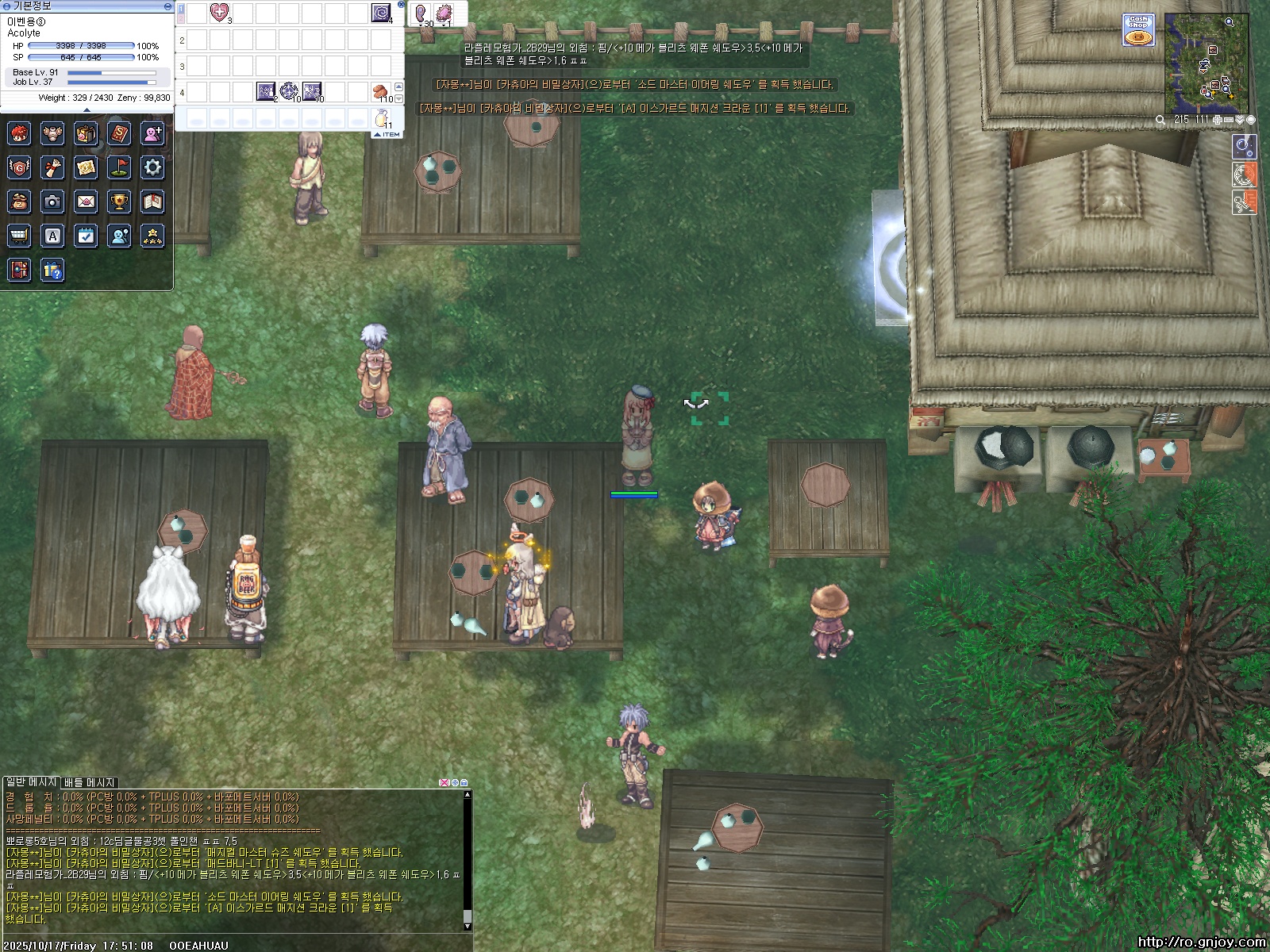Open the guild shield icon

click(x=19, y=167)
